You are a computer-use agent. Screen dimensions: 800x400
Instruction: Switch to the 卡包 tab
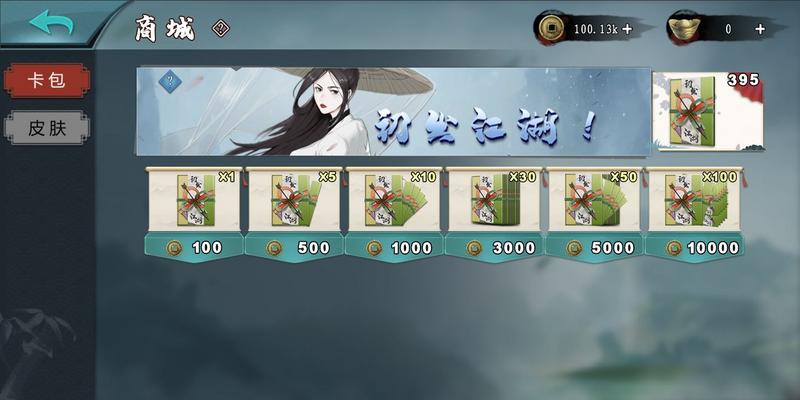coord(45,80)
